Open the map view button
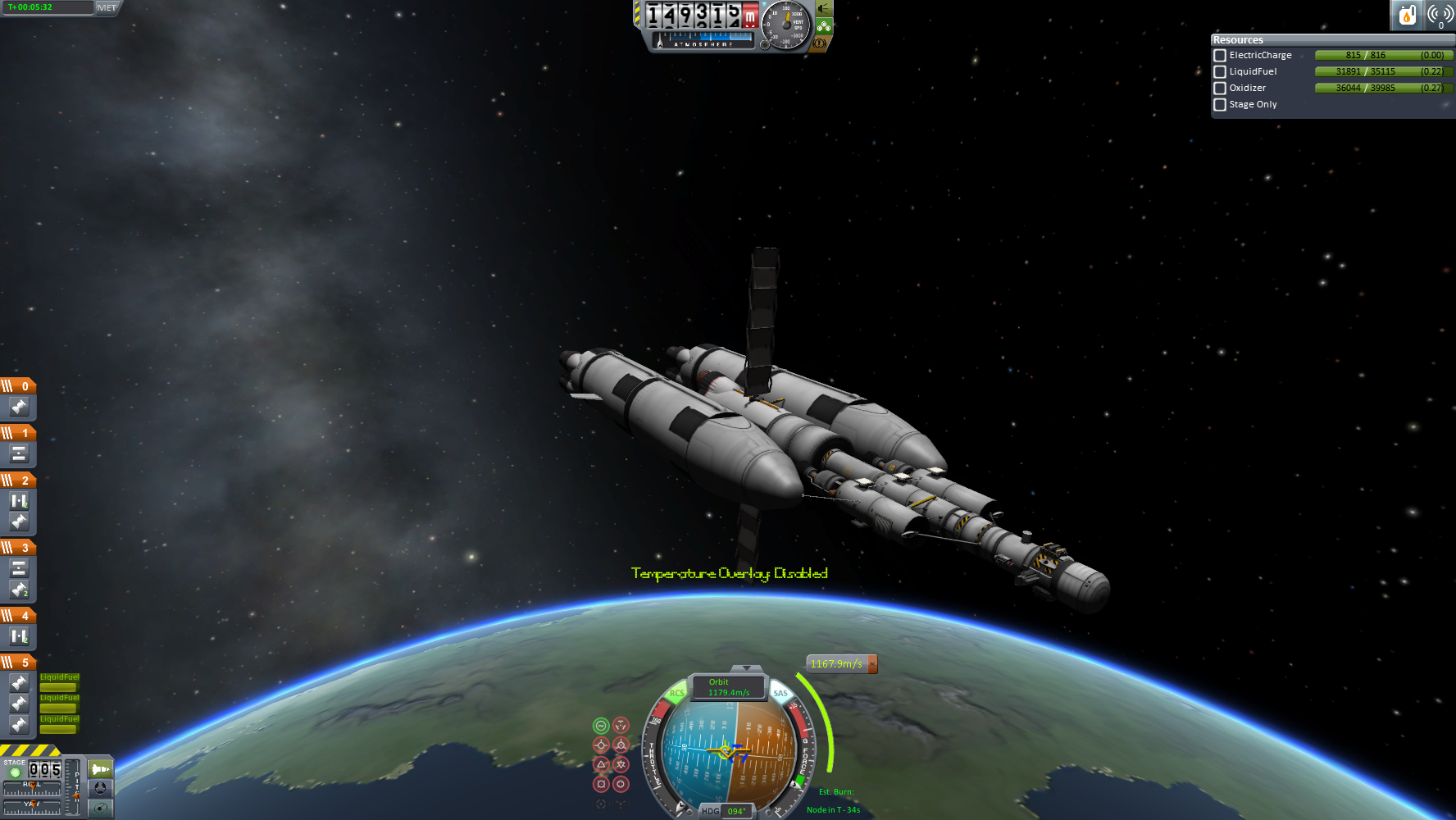Viewport: 1456px width, 820px height. pyautogui.click(x=100, y=808)
